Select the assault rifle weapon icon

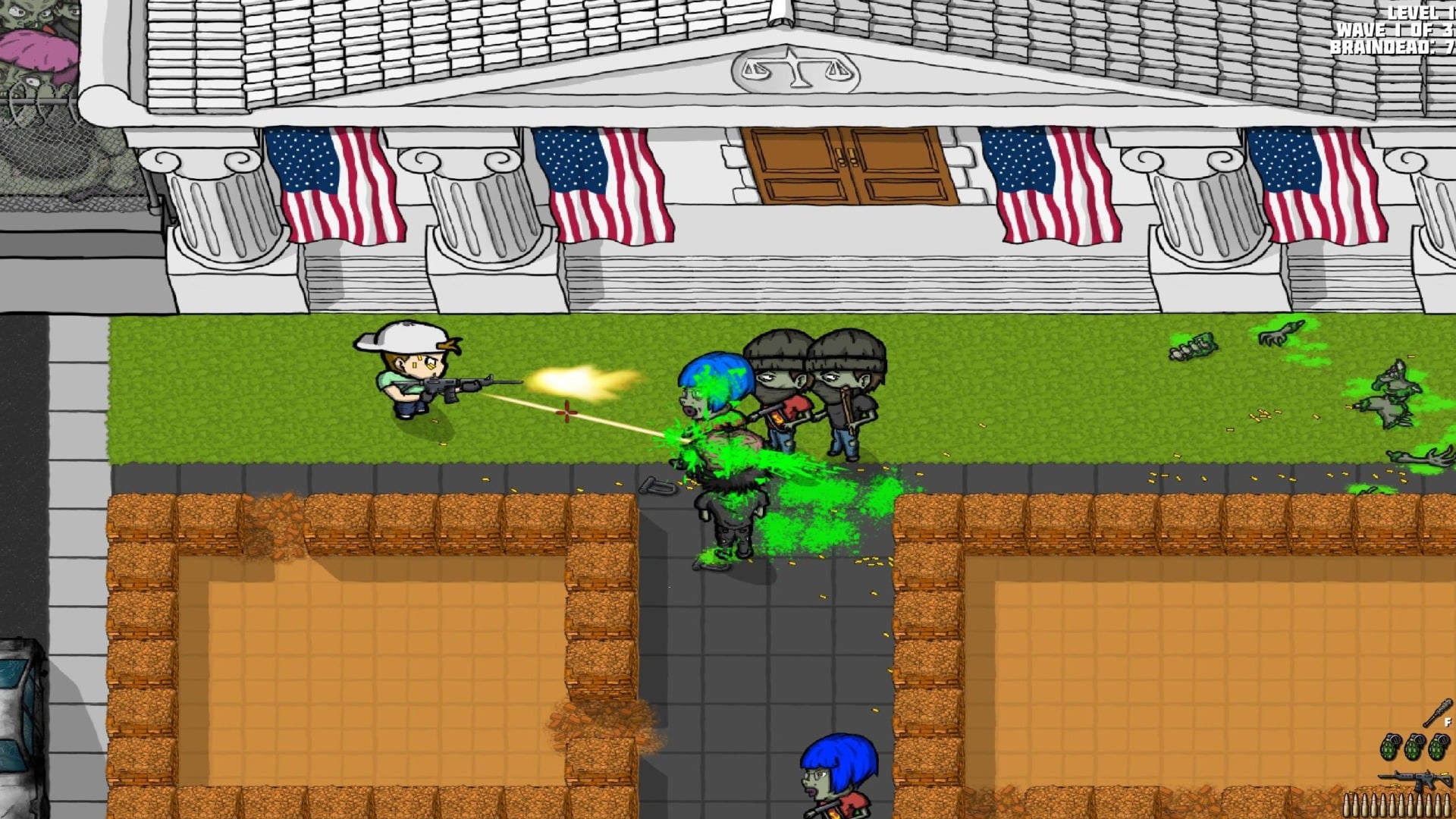[x=1414, y=778]
